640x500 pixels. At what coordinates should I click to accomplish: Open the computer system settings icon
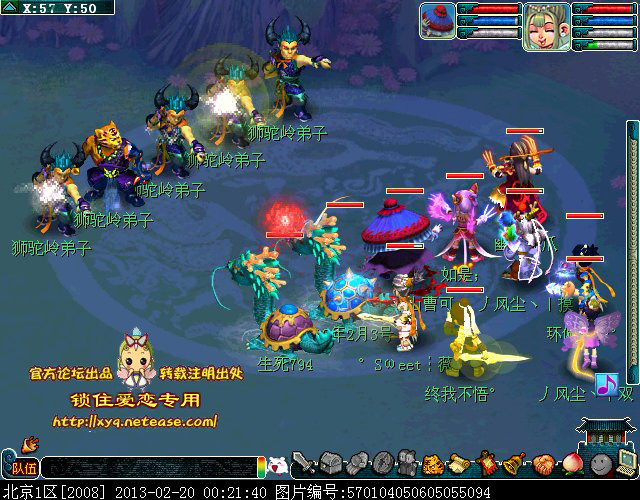click(x=626, y=461)
